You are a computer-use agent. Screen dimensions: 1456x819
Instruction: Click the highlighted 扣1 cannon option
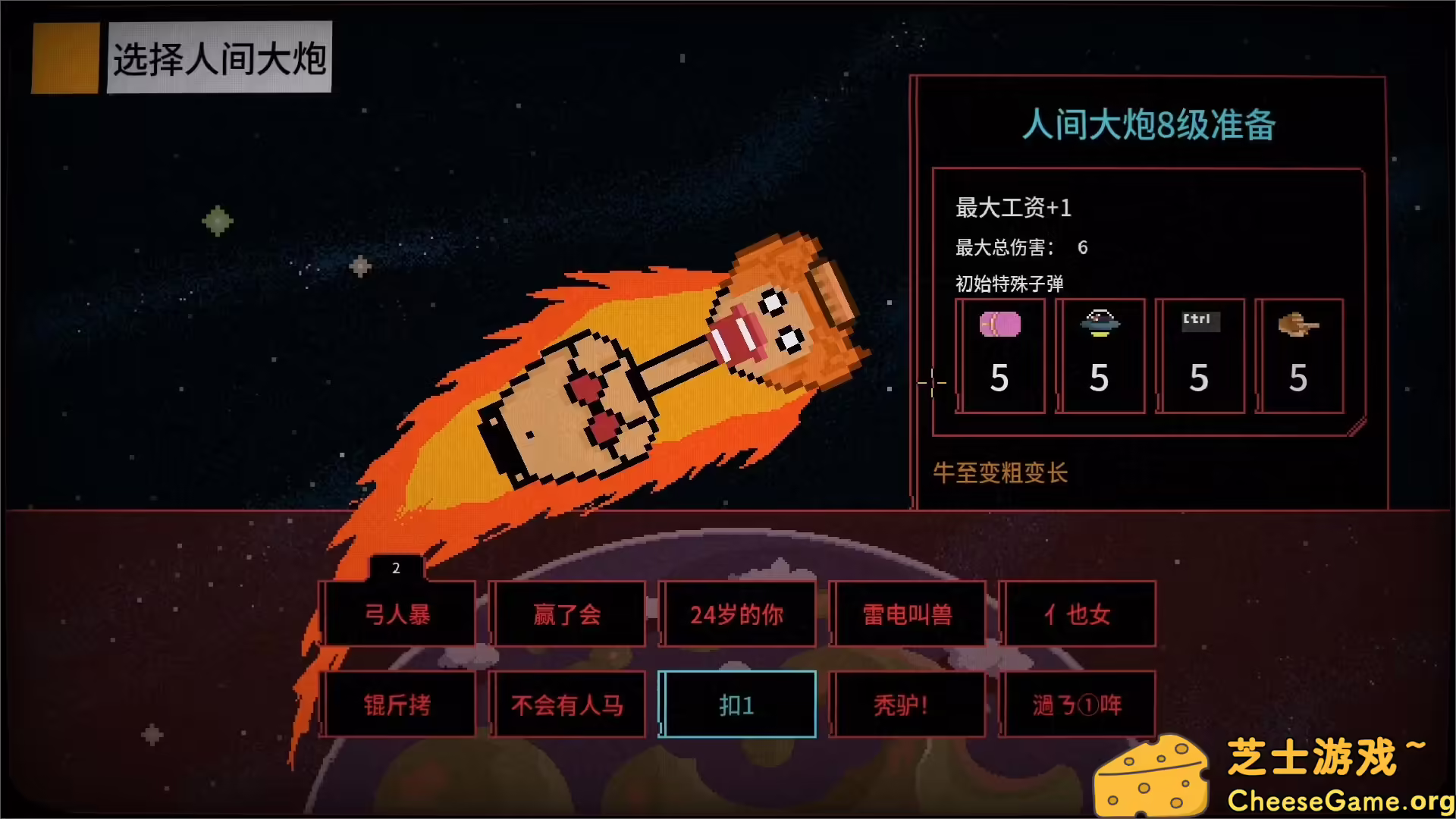[738, 704]
